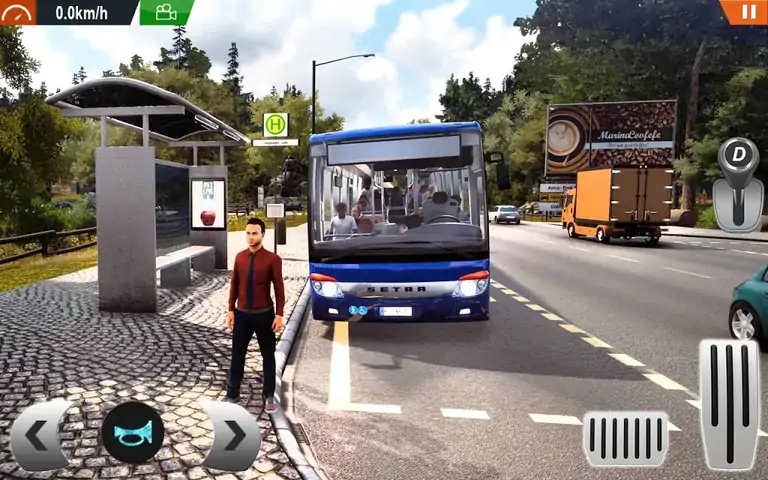Image resolution: width=768 pixels, height=480 pixels.
Task: Change gear with the D gear shifter
Action: pos(738,184)
